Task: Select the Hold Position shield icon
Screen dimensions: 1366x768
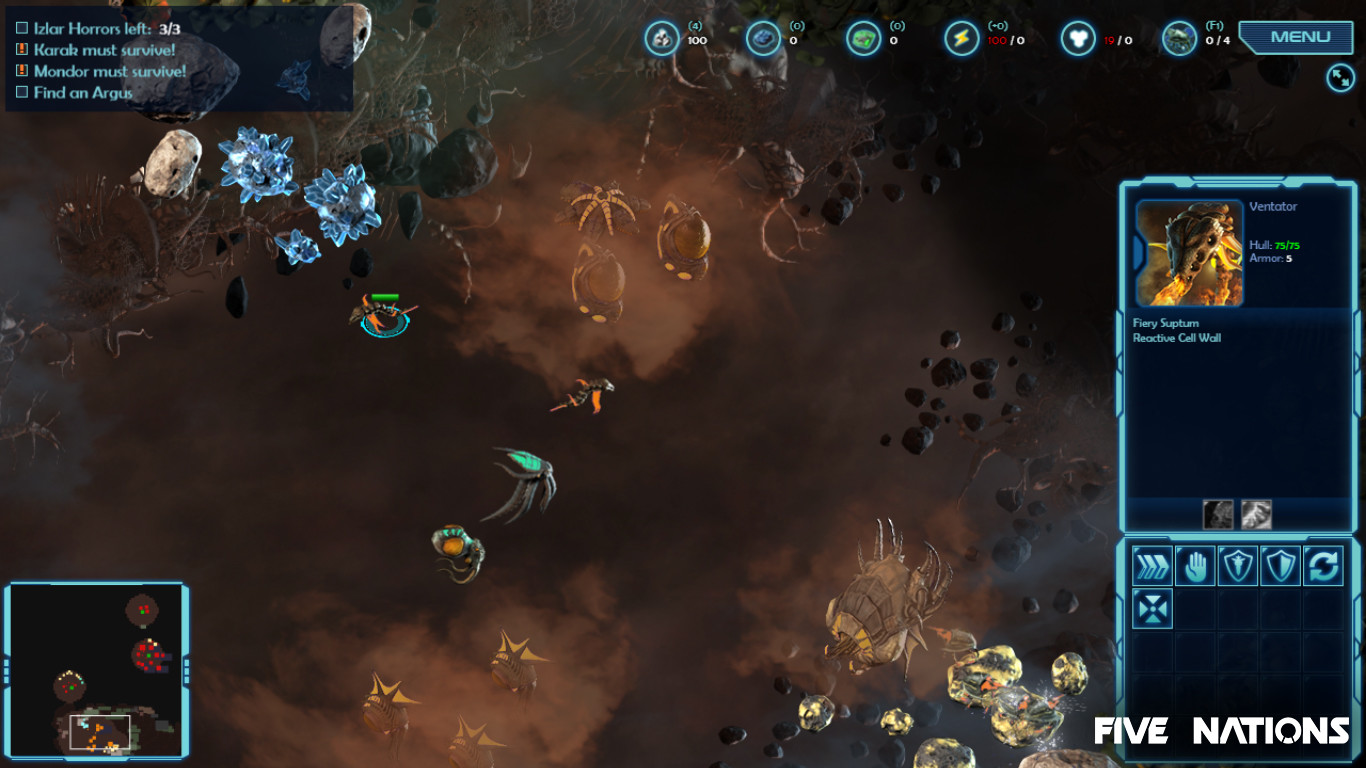Action: click(1279, 565)
